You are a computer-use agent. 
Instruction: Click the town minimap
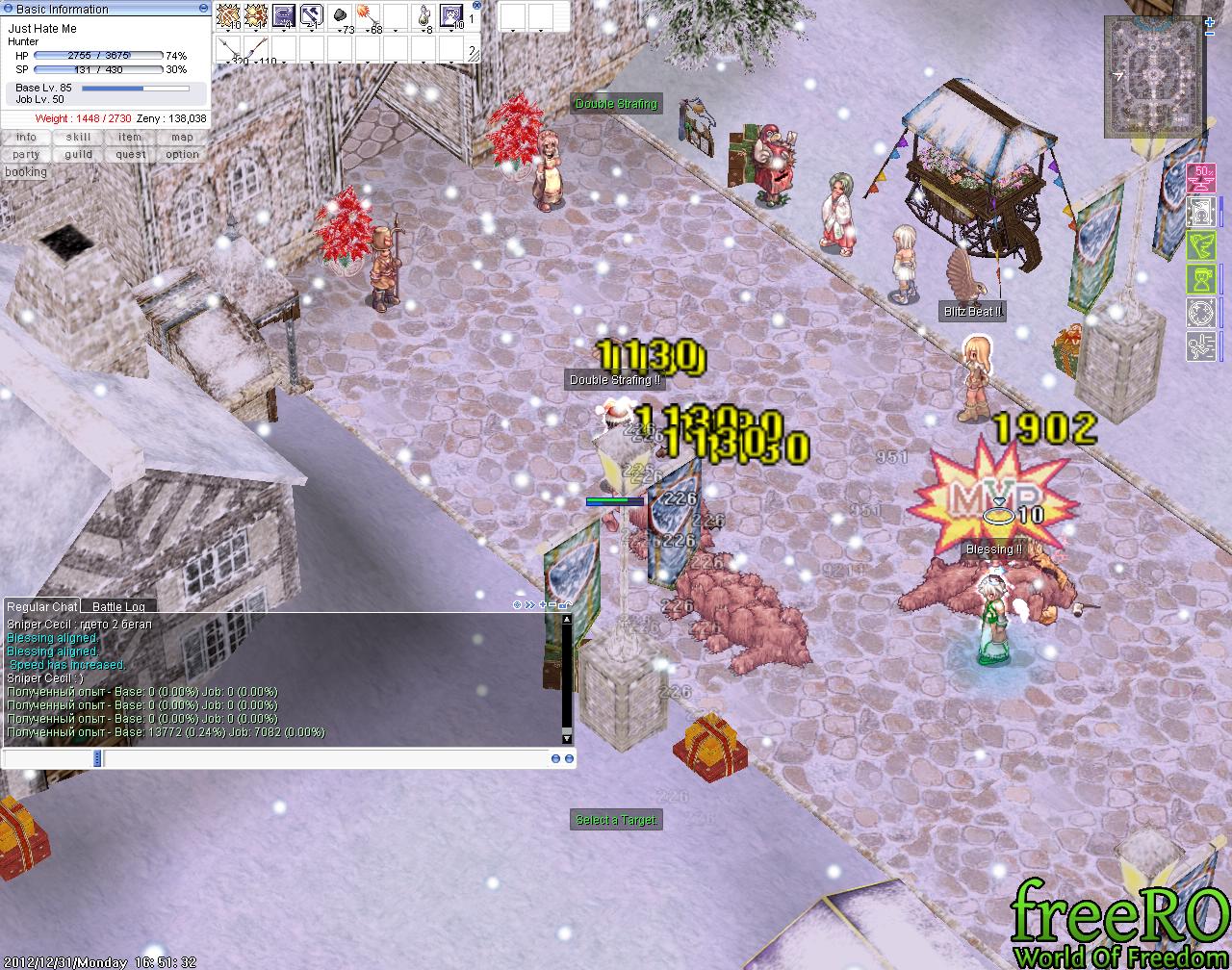[x=1153, y=77]
